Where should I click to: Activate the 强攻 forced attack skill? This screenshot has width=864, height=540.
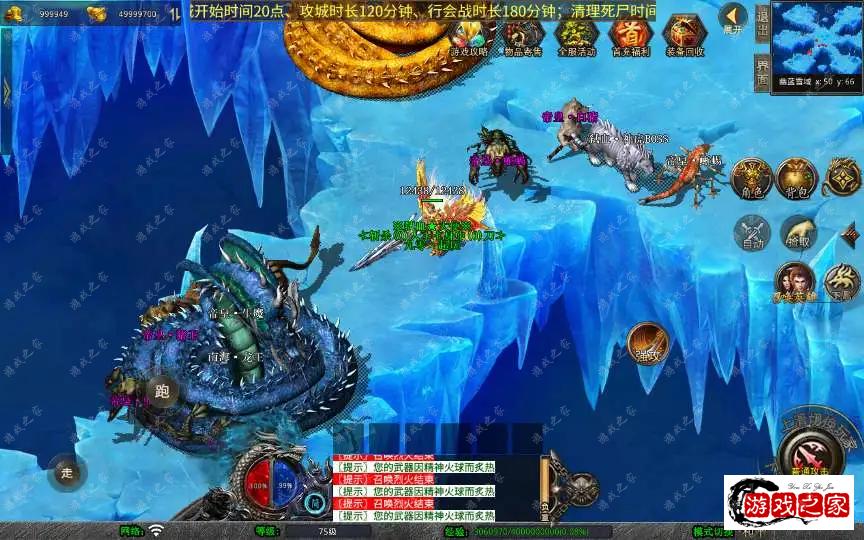[x=648, y=342]
